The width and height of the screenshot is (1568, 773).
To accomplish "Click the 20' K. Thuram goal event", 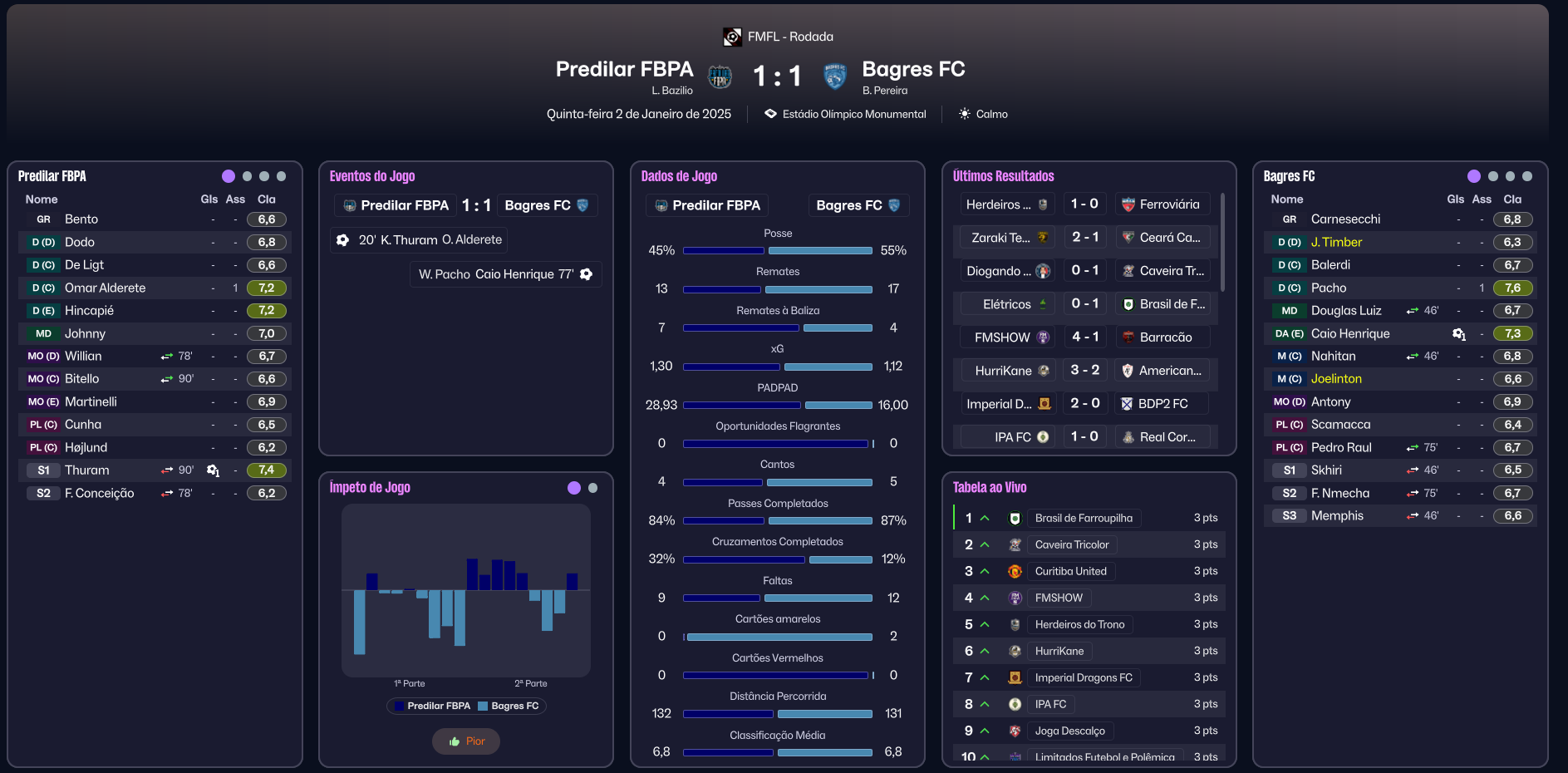I will click(420, 240).
